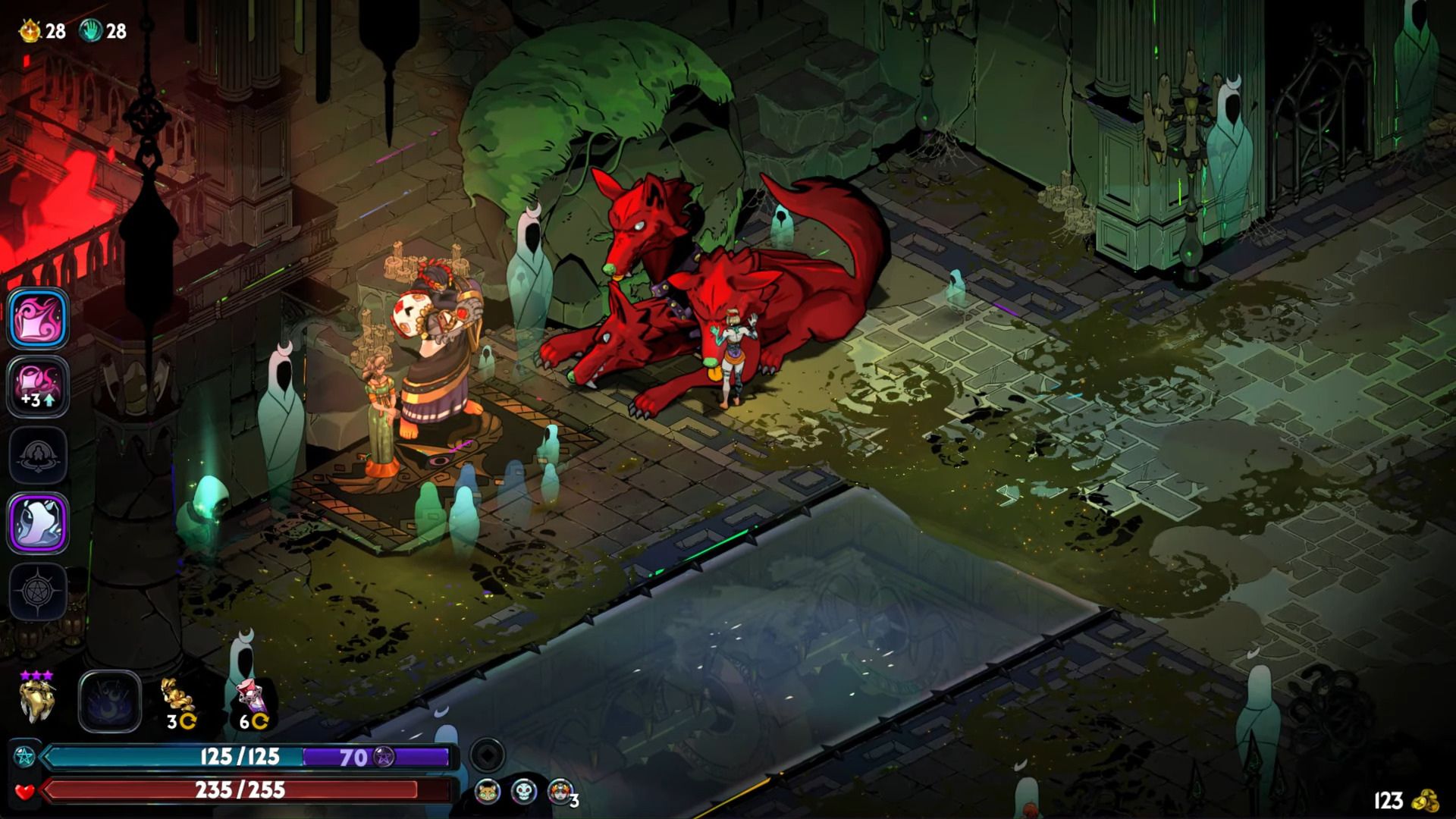Click the empty hooded-figure boon slot

(x=39, y=455)
